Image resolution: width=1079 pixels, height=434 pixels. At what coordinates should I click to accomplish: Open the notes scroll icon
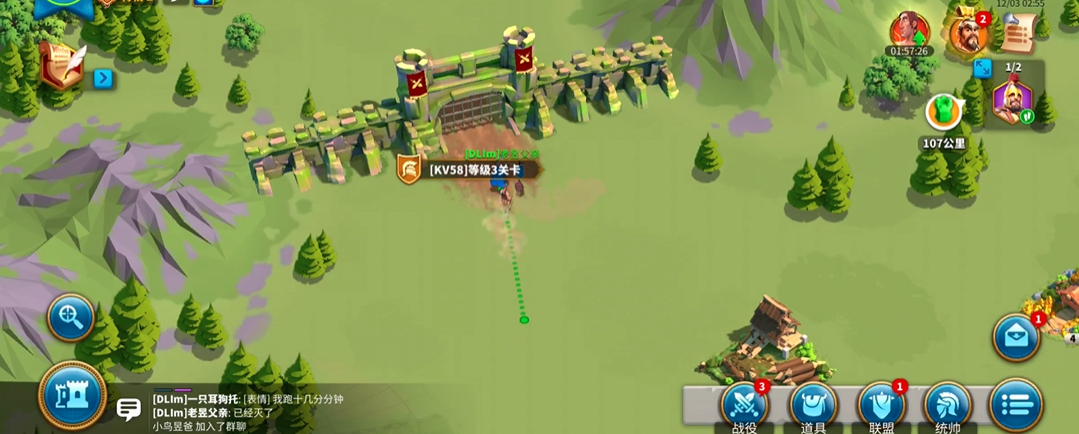(1017, 33)
